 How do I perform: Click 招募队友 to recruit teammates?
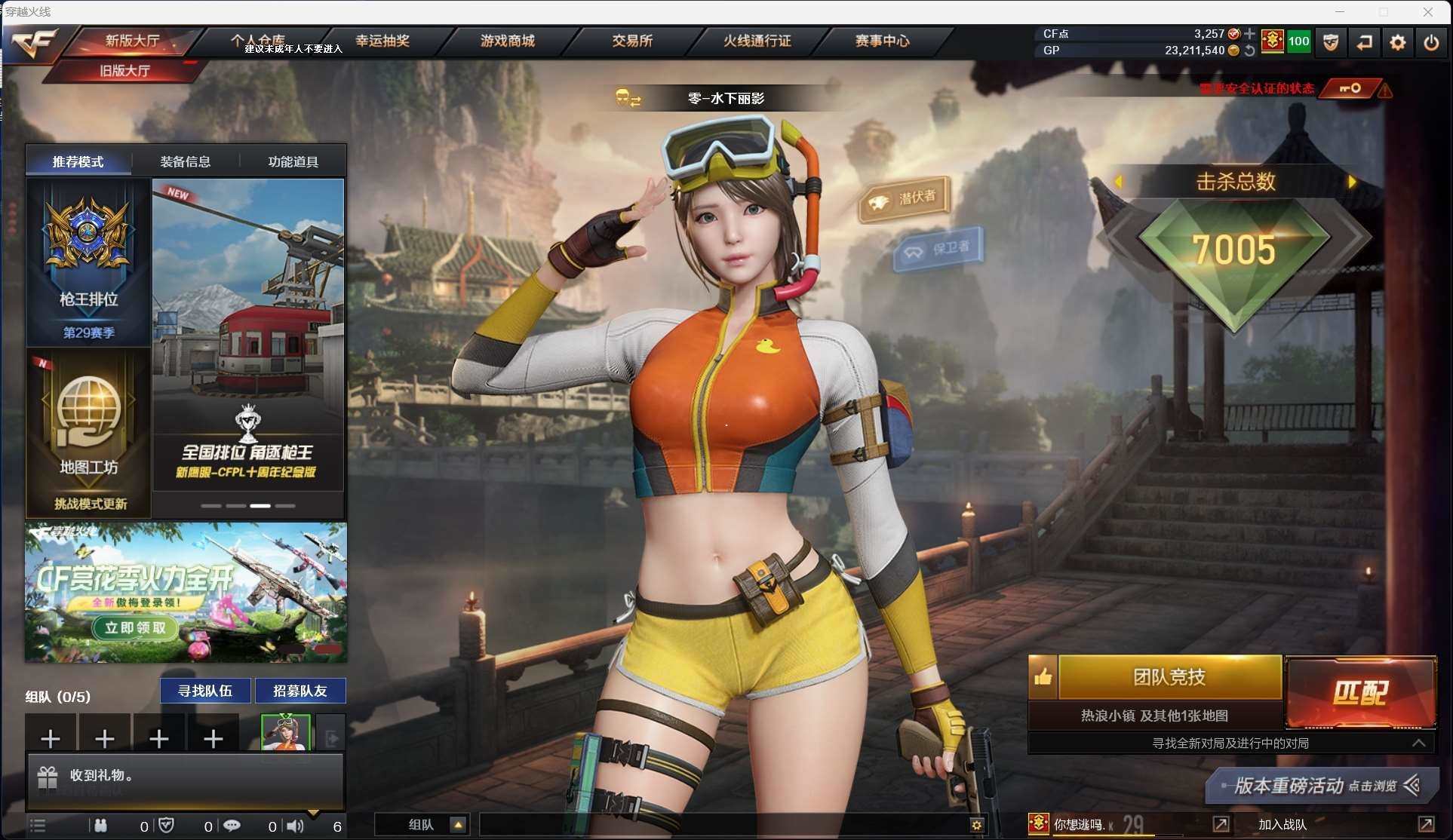[x=300, y=691]
